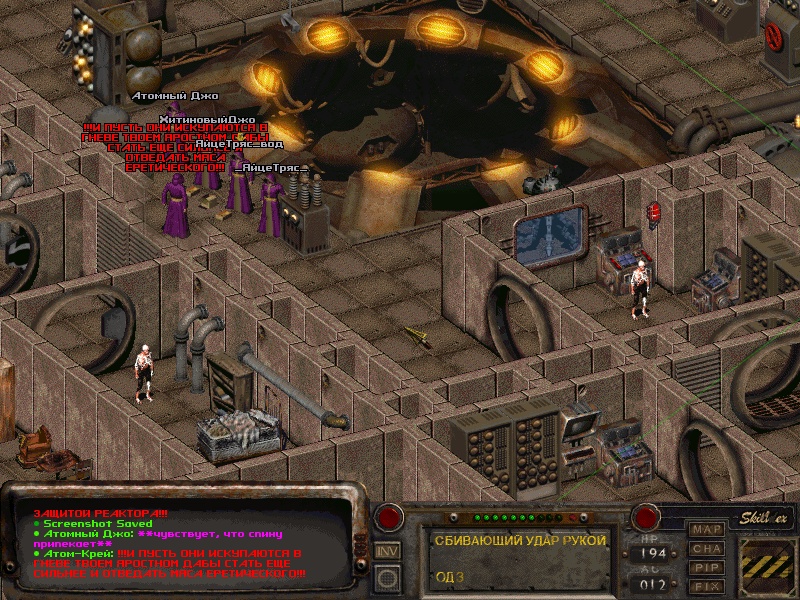Click the red button left of the attack slot
This screenshot has width=800, height=600.
pos(388,517)
